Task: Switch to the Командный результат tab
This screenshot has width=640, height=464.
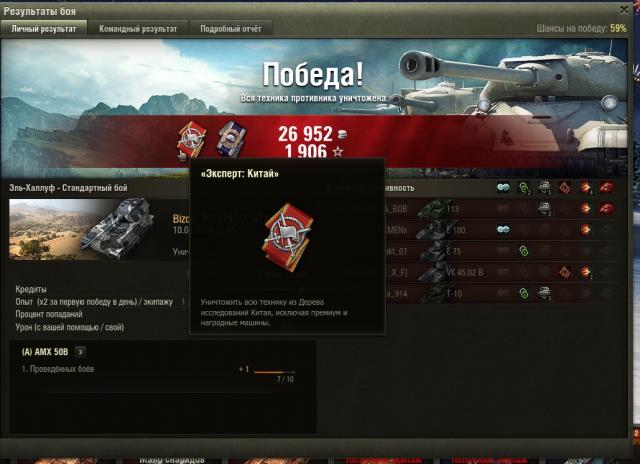Action: 139,29
